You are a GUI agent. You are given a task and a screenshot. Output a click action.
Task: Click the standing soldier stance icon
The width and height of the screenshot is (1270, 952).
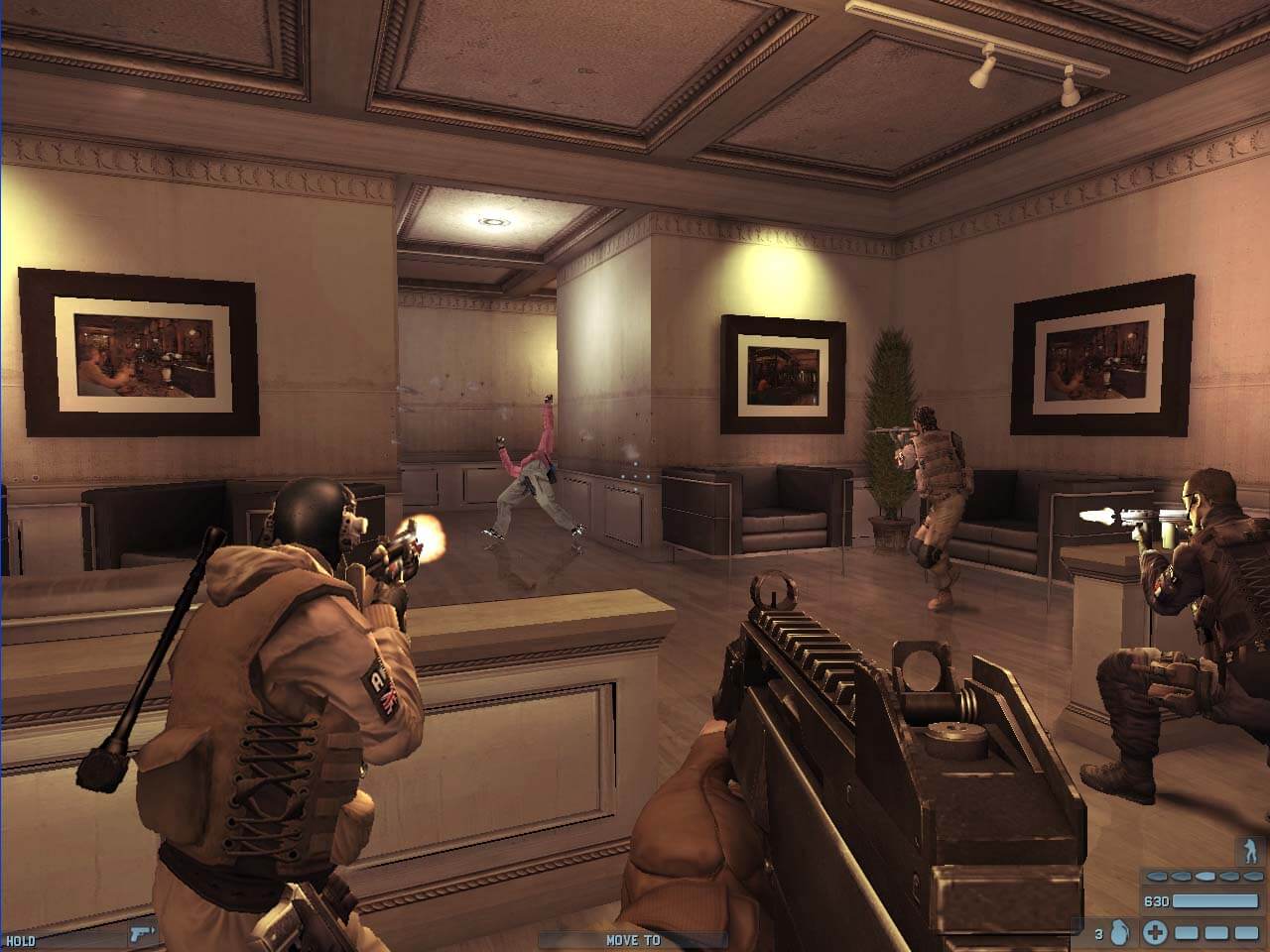pyautogui.click(x=1248, y=850)
